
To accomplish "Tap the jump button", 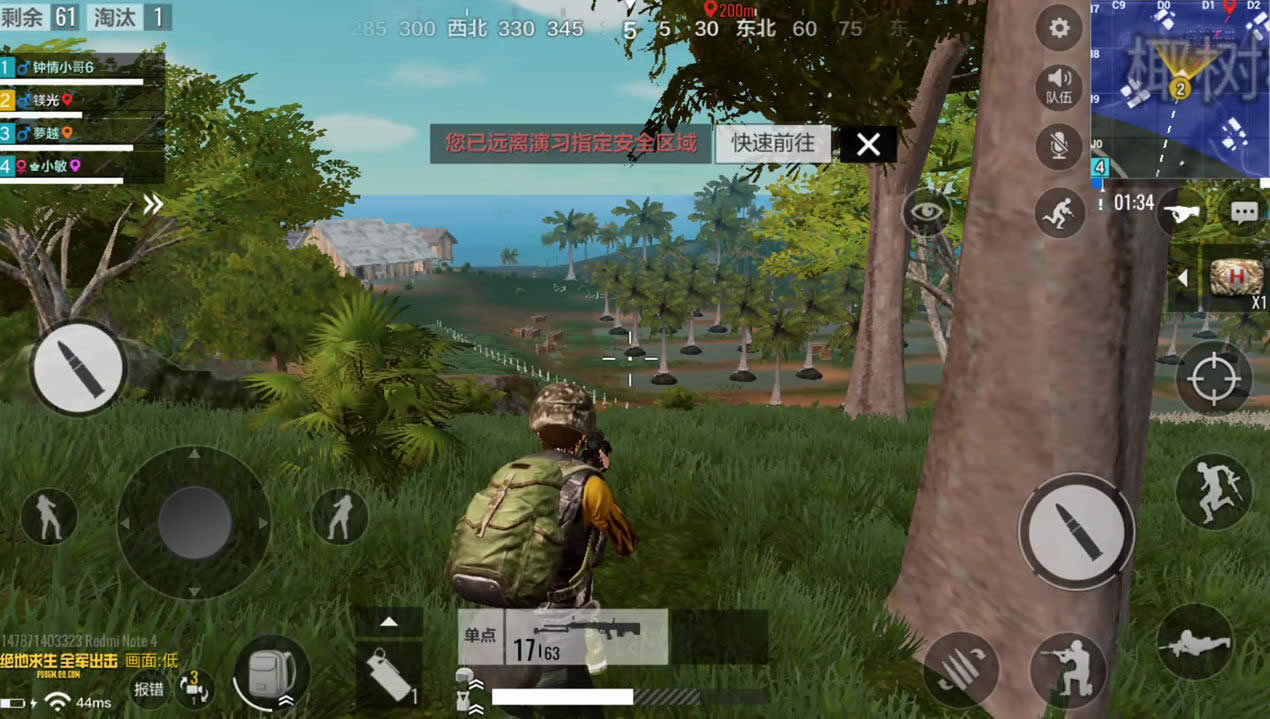I will pyautogui.click(x=1214, y=491).
